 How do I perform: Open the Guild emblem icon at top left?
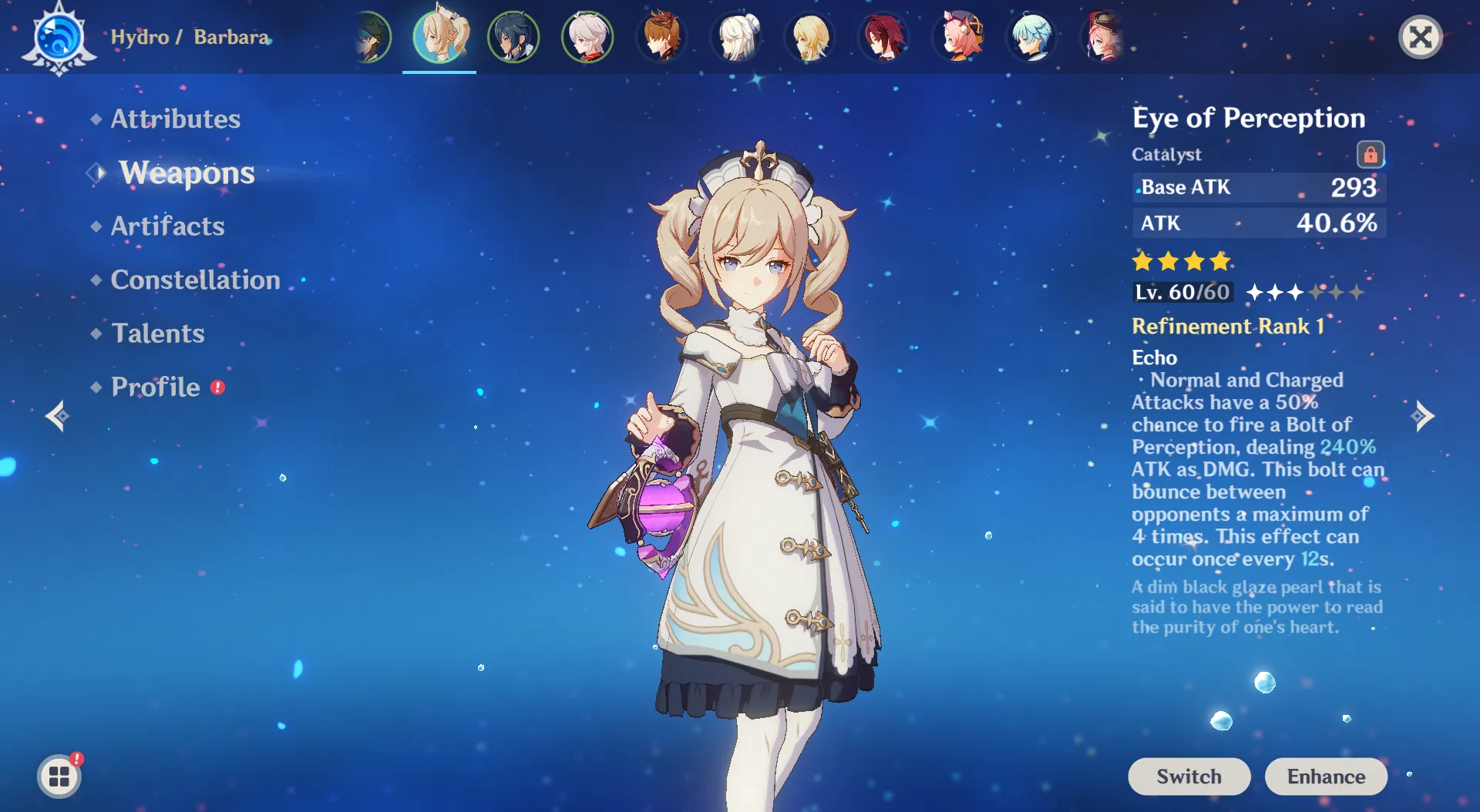[58, 35]
